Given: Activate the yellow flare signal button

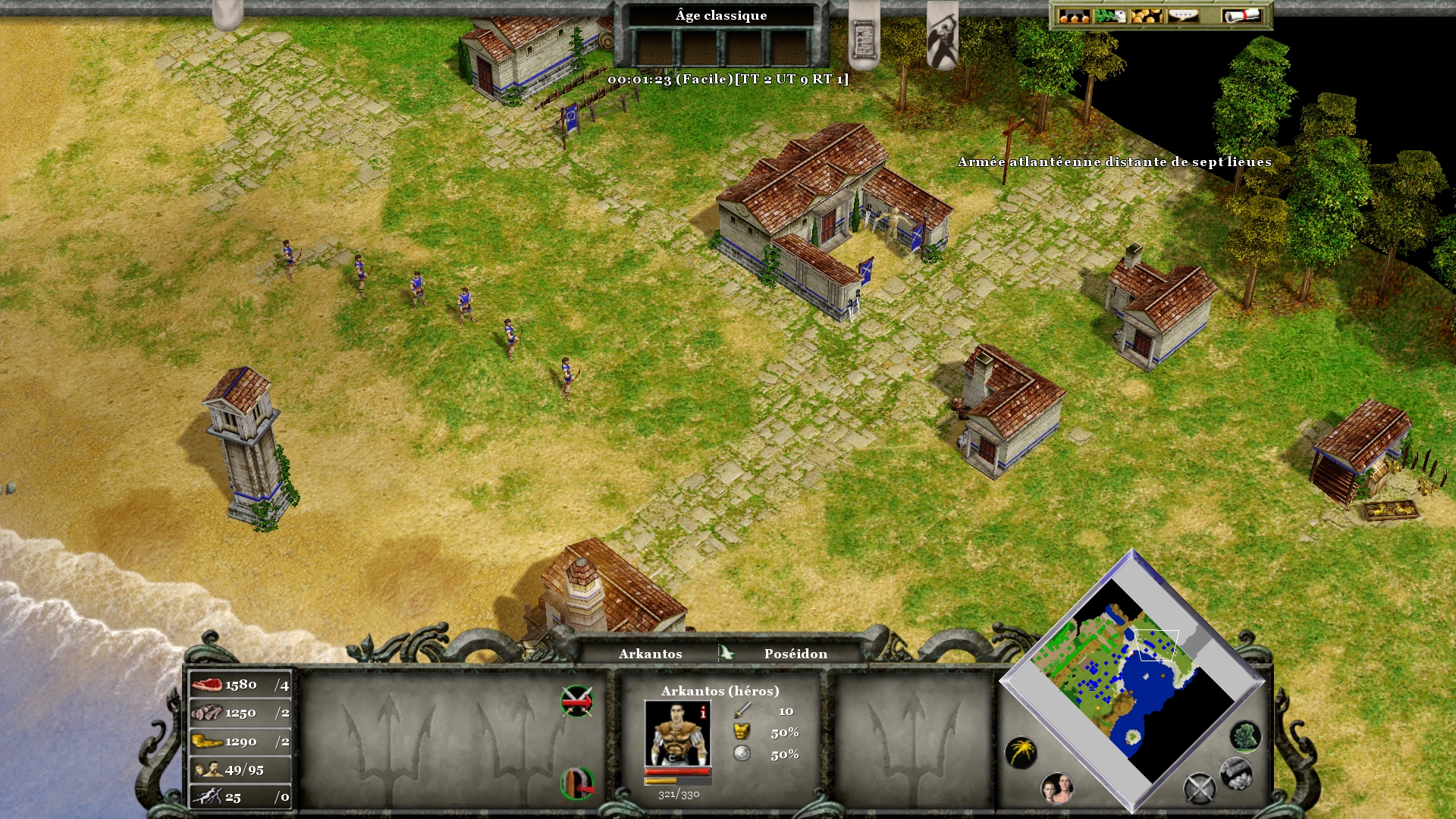Looking at the screenshot, I should coord(1021,752).
